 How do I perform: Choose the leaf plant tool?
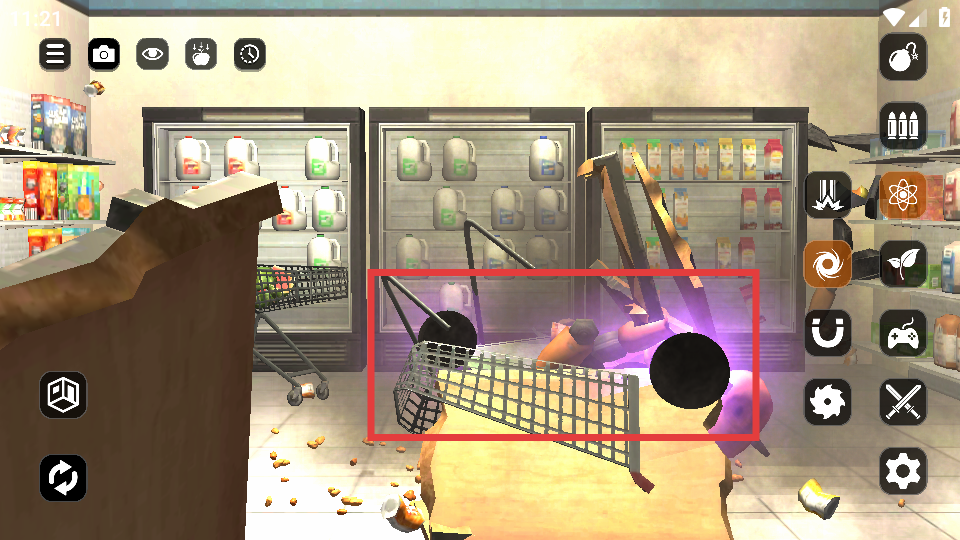pos(903,264)
